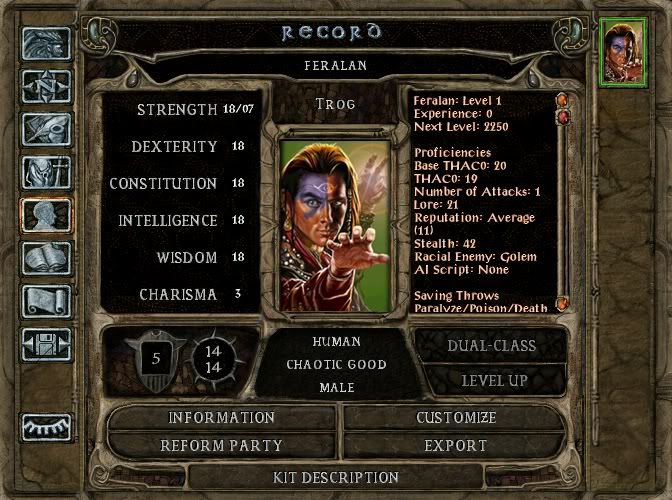
Task: Click the closed eye rest button
Action: pyautogui.click(x=46, y=427)
